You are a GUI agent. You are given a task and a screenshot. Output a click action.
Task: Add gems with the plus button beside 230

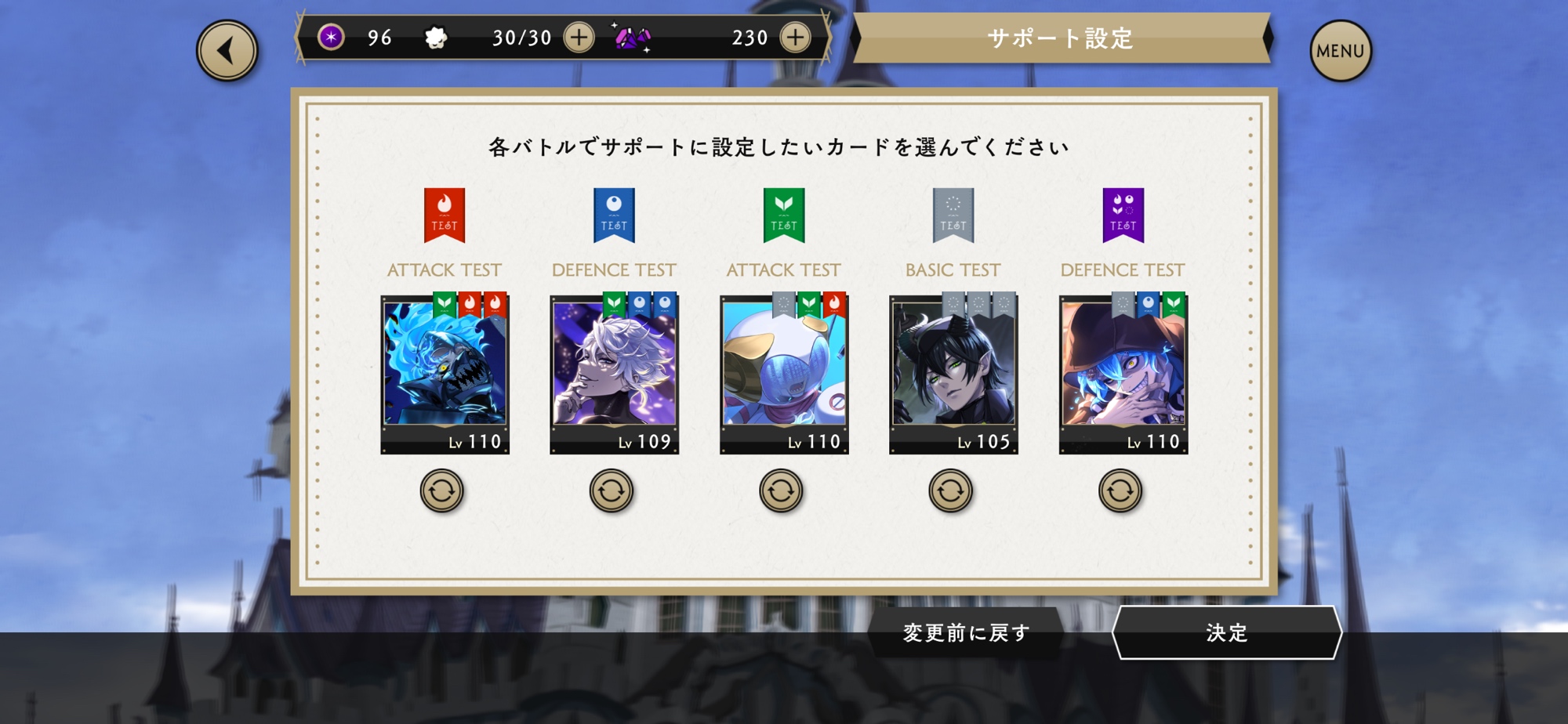point(795,37)
